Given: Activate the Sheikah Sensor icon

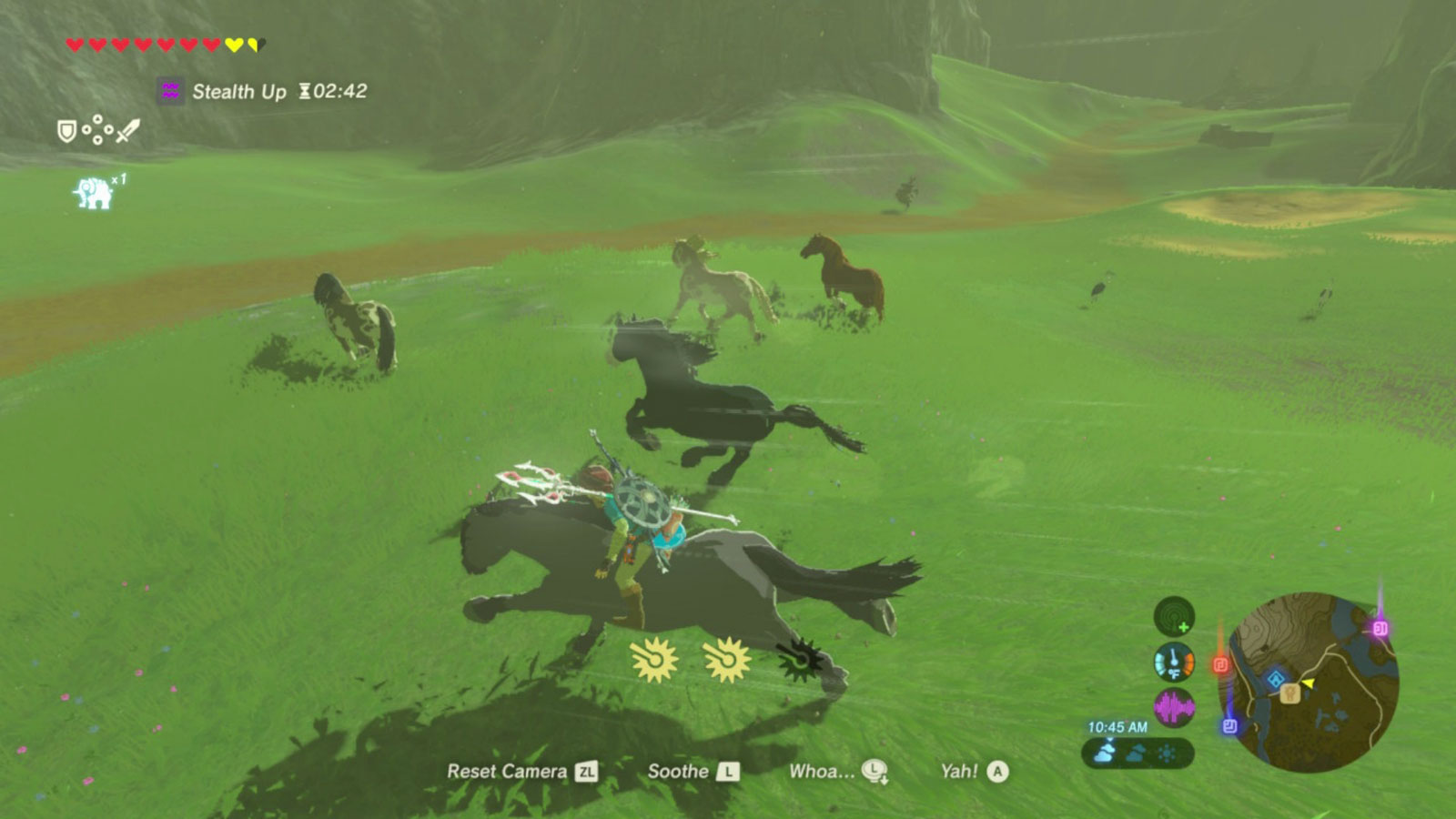Looking at the screenshot, I should tap(1174, 617).
